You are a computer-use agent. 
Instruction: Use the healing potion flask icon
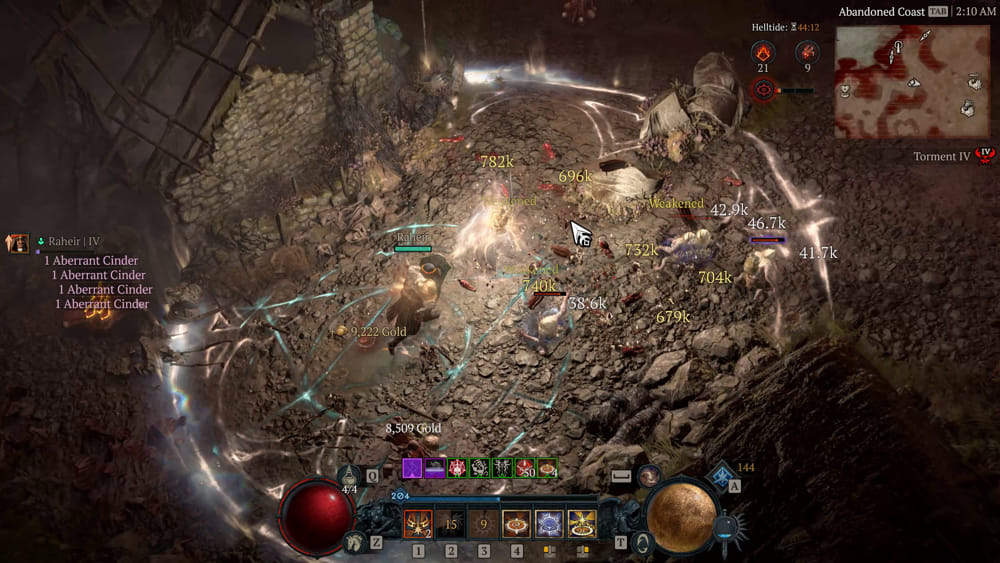[349, 478]
